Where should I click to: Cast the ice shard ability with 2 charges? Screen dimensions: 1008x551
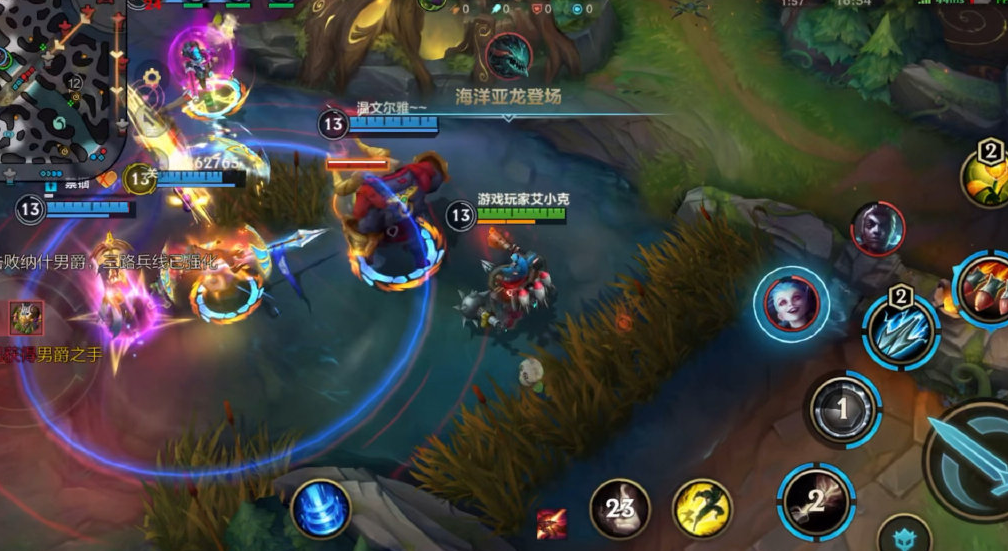coord(901,331)
